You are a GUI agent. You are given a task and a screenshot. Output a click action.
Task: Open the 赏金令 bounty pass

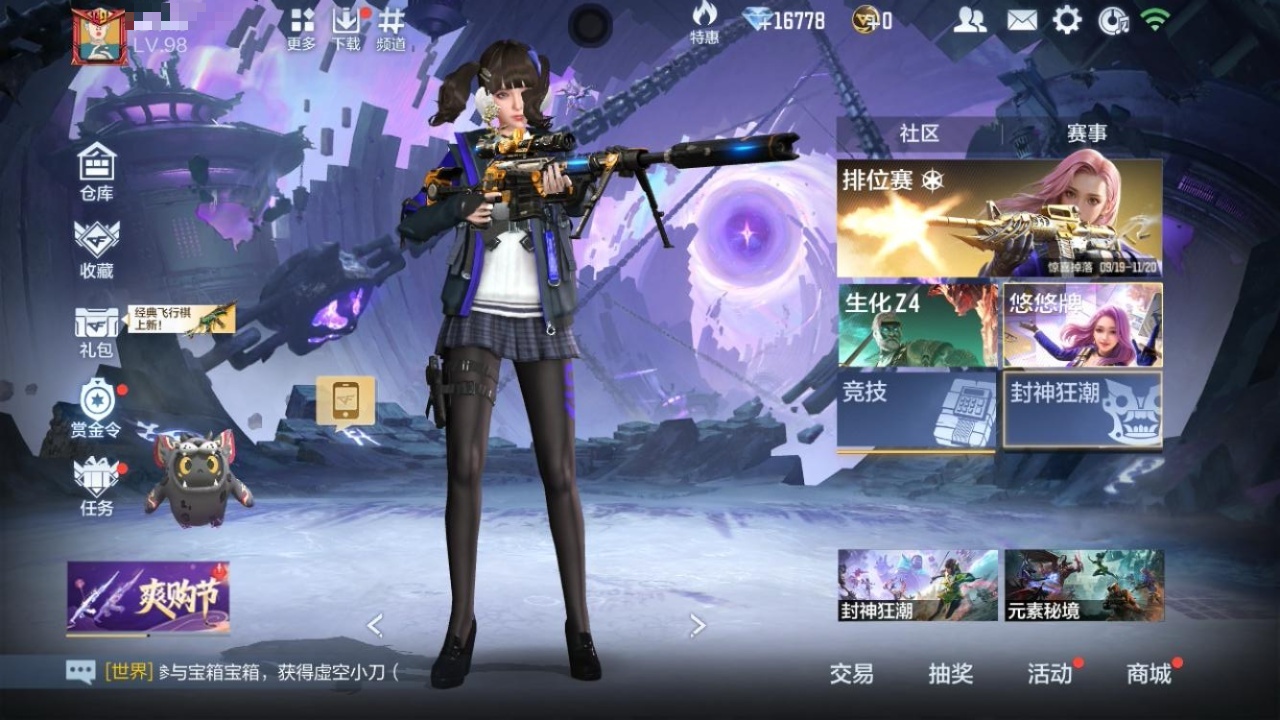[x=97, y=409]
